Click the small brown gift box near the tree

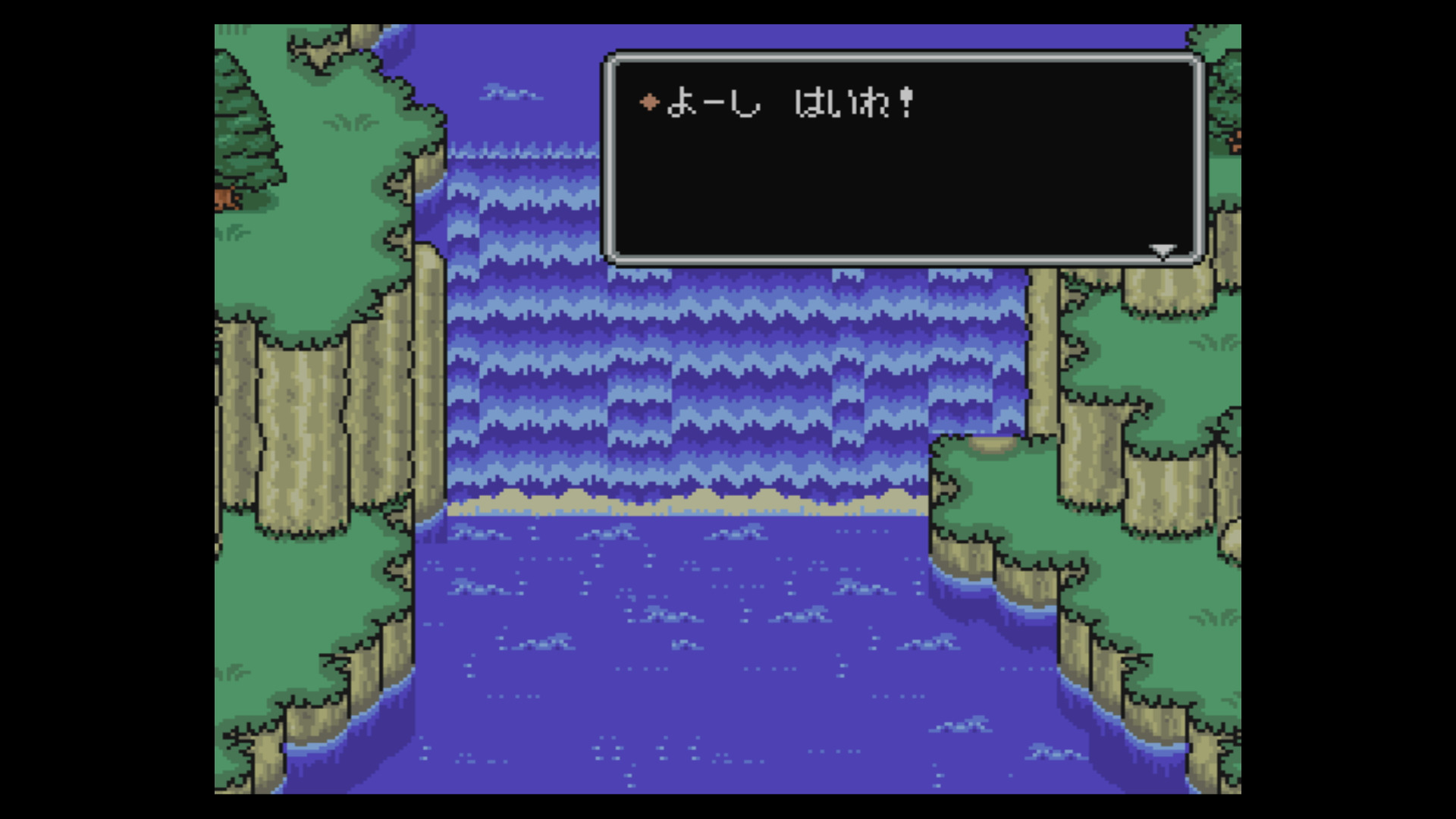coord(224,199)
